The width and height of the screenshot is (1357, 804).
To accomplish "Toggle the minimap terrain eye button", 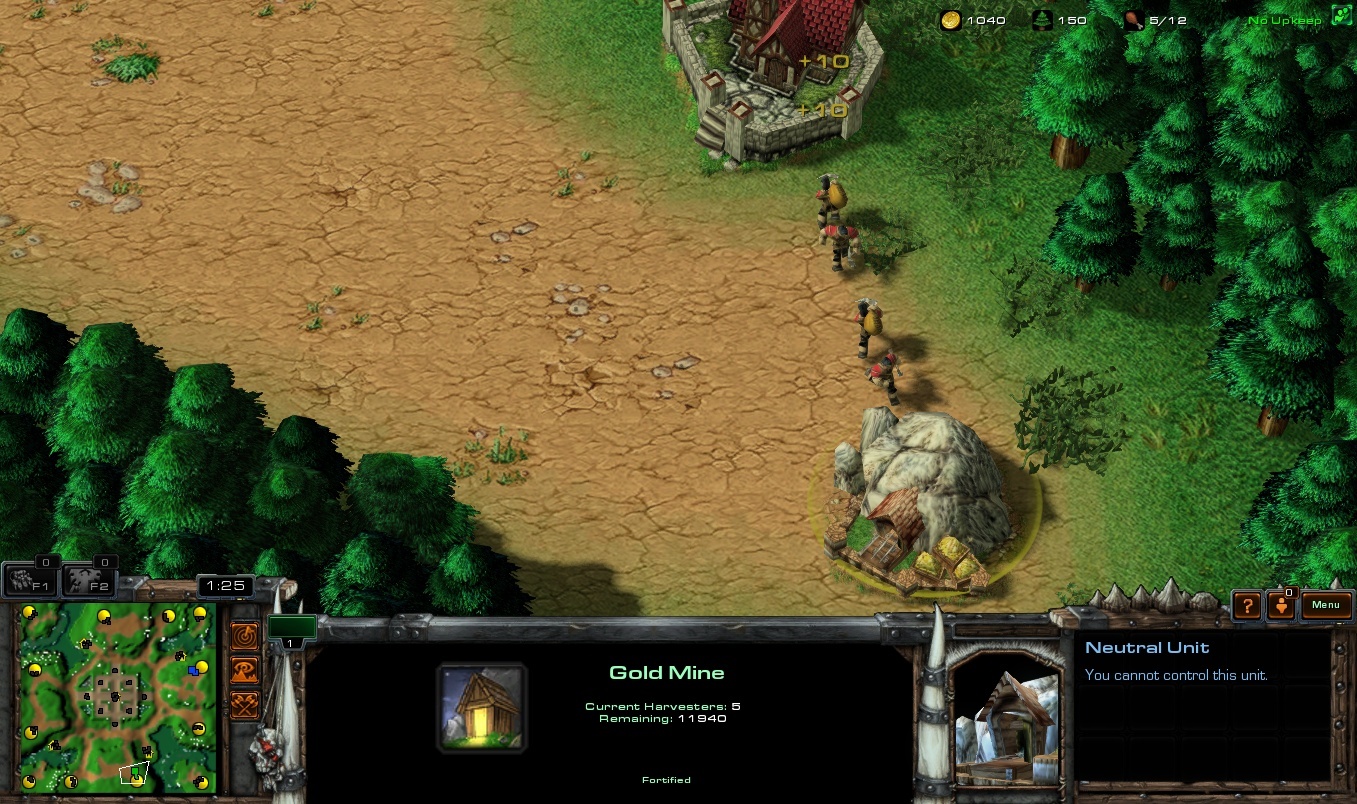I will pyautogui.click(x=245, y=670).
